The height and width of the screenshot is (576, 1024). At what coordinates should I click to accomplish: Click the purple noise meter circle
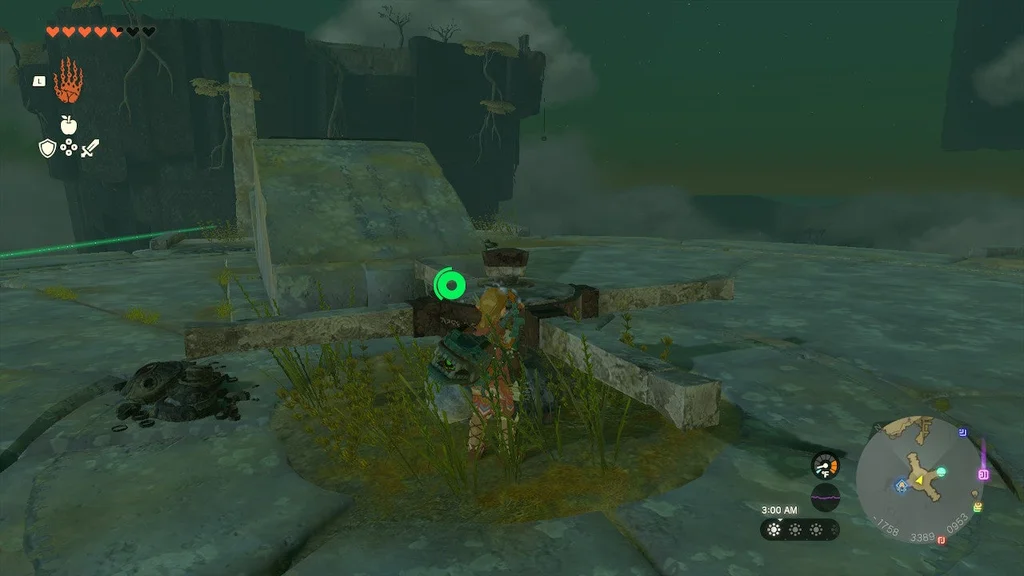pos(825,497)
